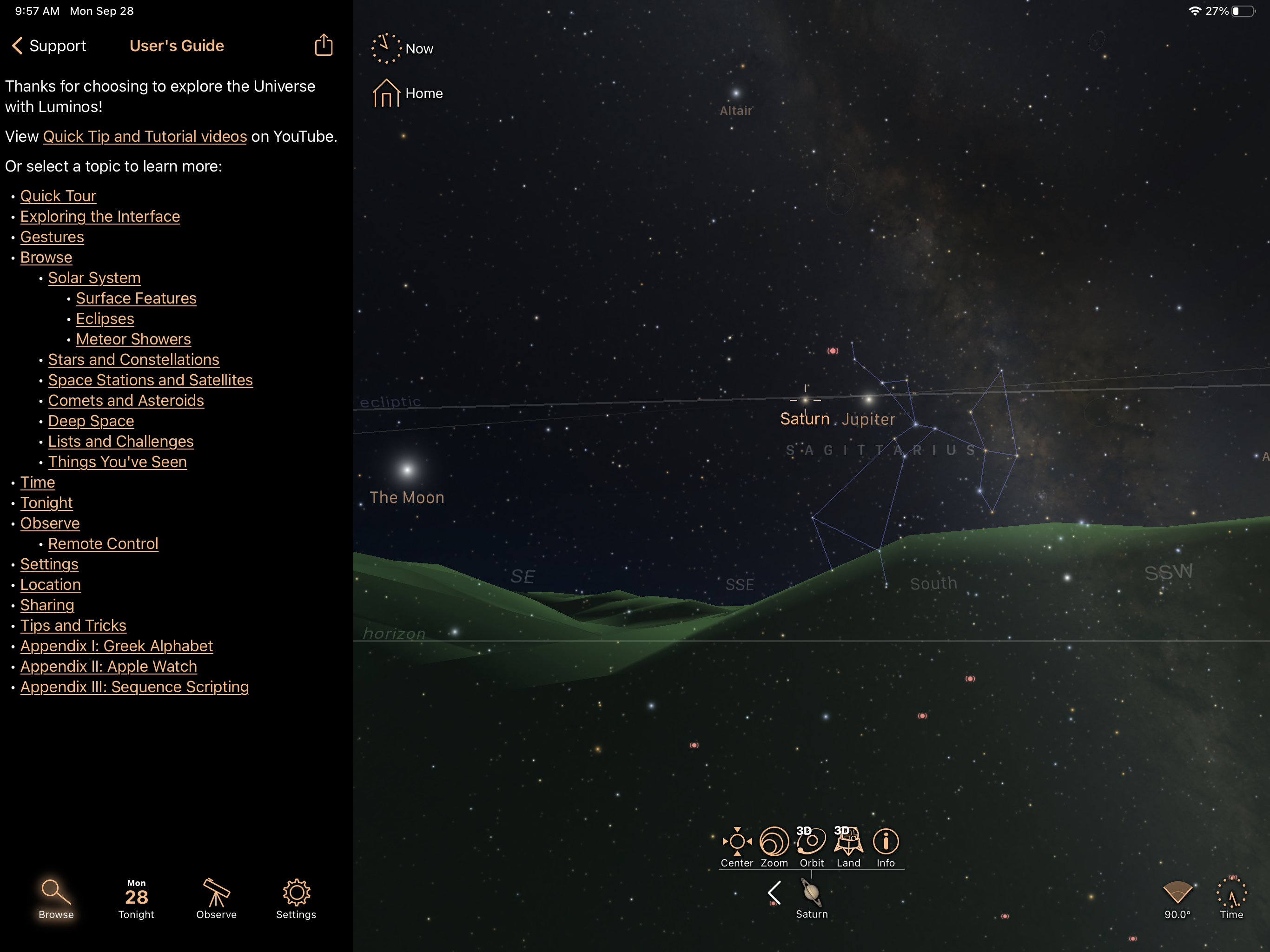The image size is (1270, 952).
Task: Go back to Support
Action: (49, 46)
